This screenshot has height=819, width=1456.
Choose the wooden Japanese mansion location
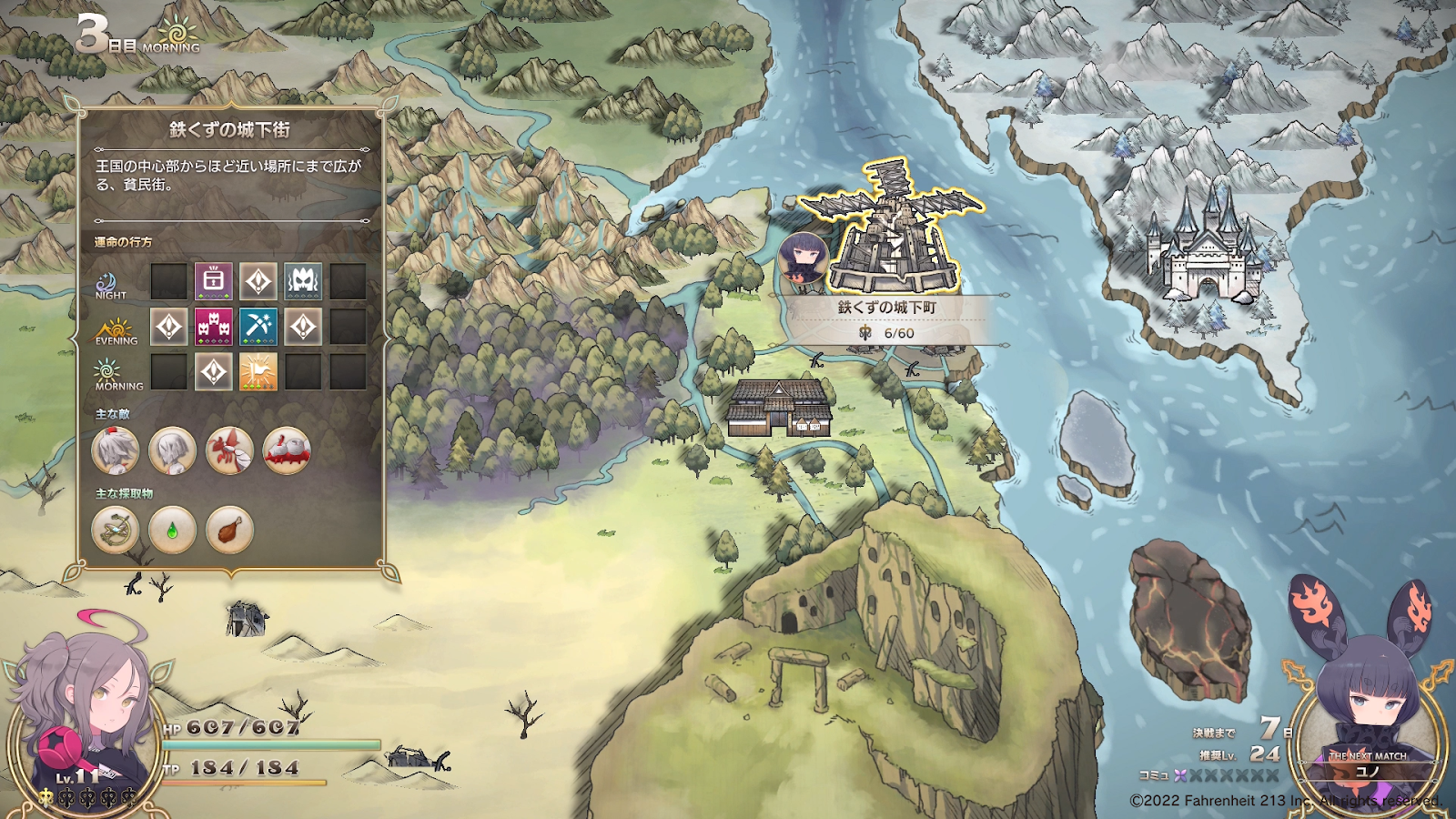(x=780, y=407)
